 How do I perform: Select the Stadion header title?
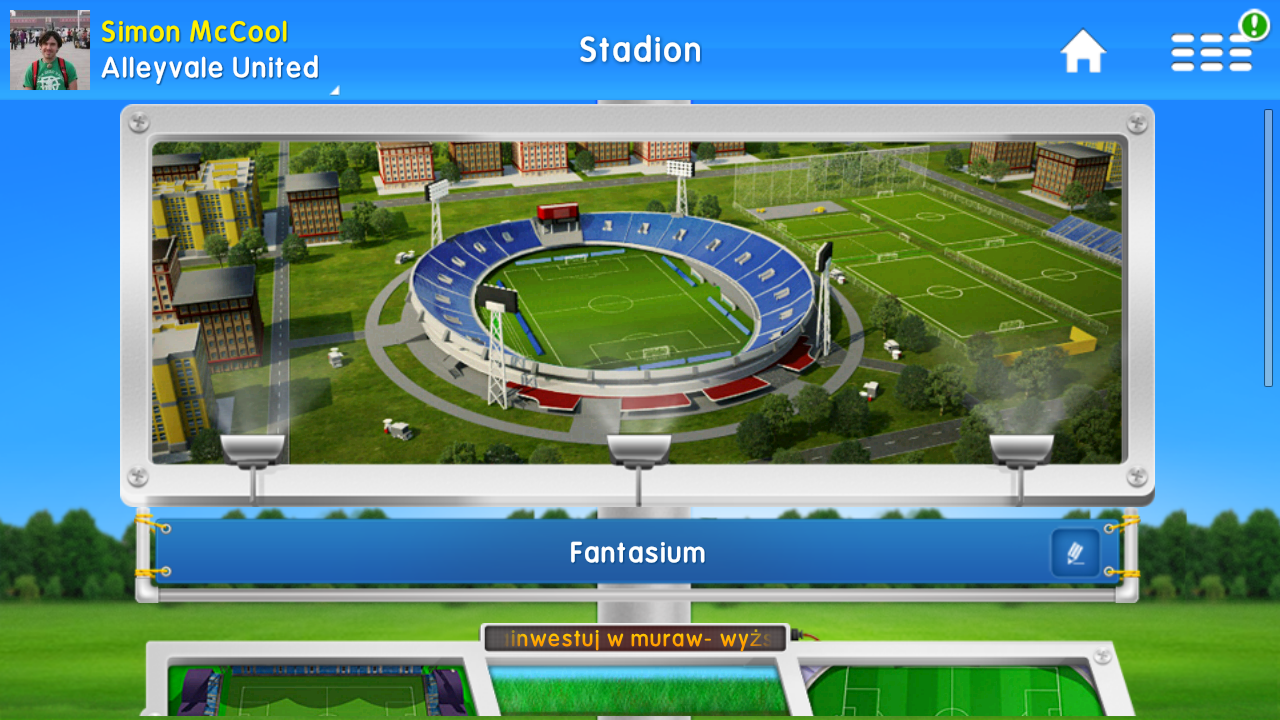640,50
